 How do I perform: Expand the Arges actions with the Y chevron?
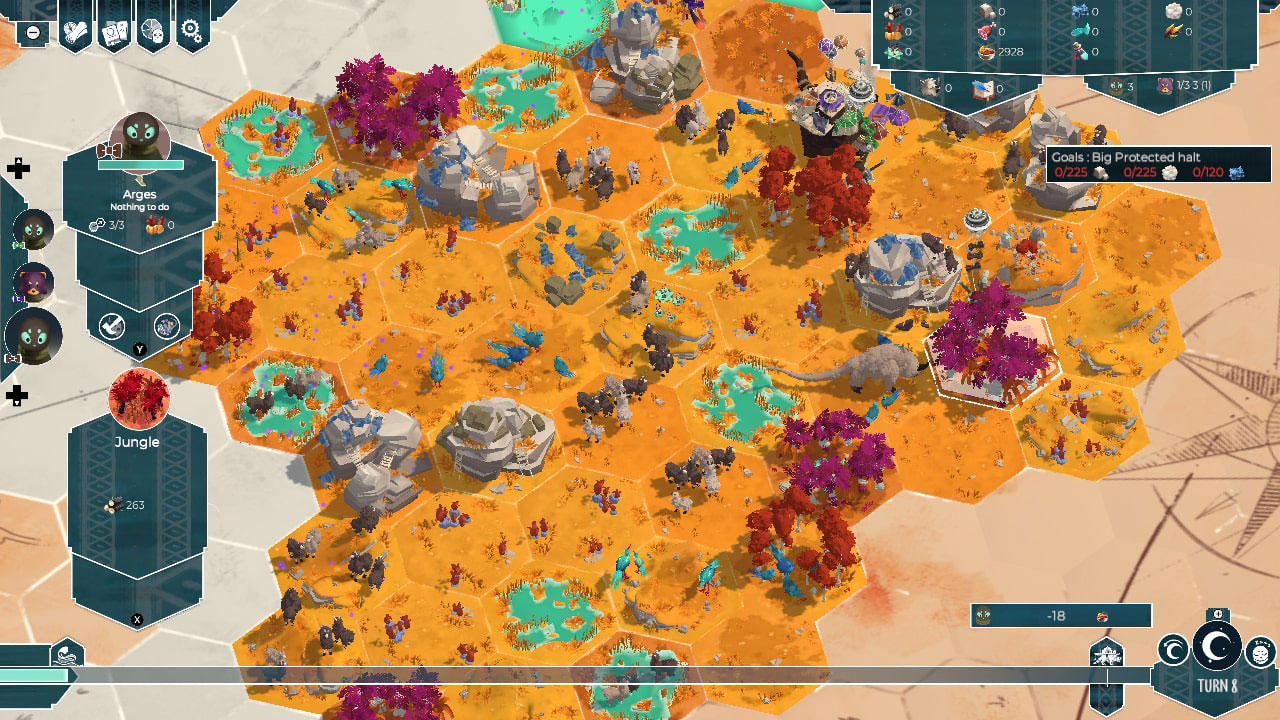click(139, 349)
